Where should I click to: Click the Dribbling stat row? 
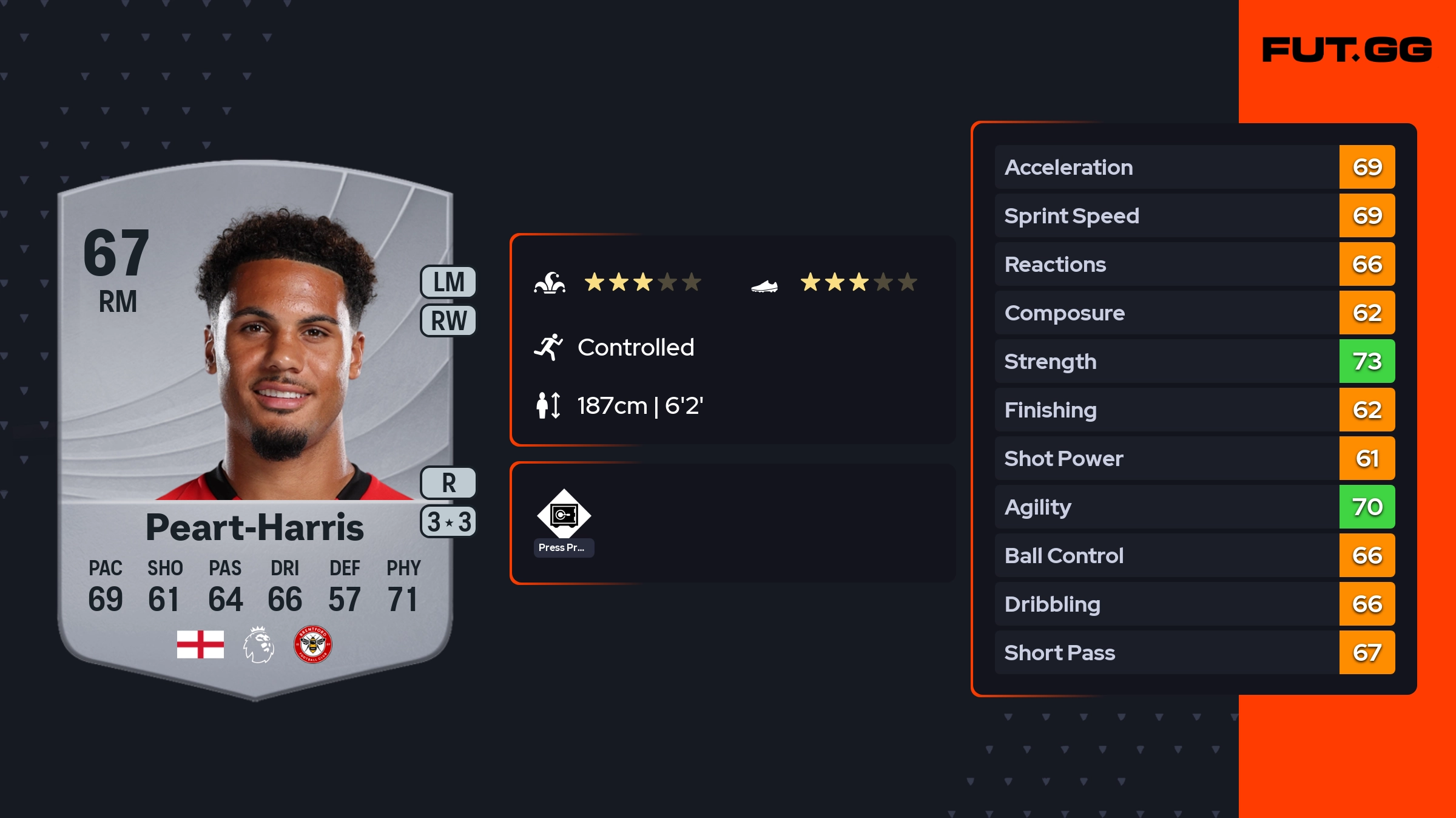(x=1194, y=604)
